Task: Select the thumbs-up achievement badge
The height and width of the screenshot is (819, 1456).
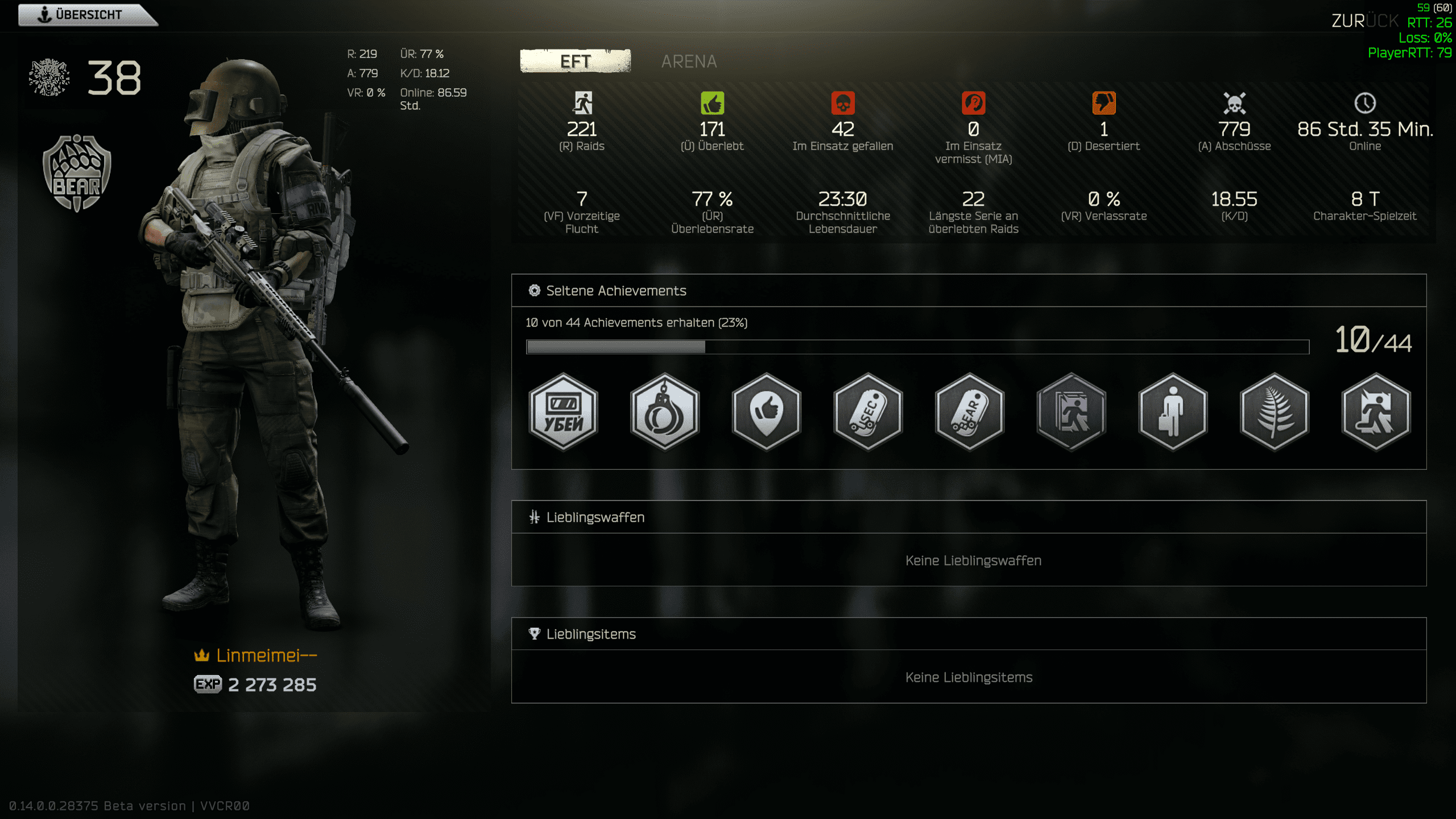Action: pos(766,412)
